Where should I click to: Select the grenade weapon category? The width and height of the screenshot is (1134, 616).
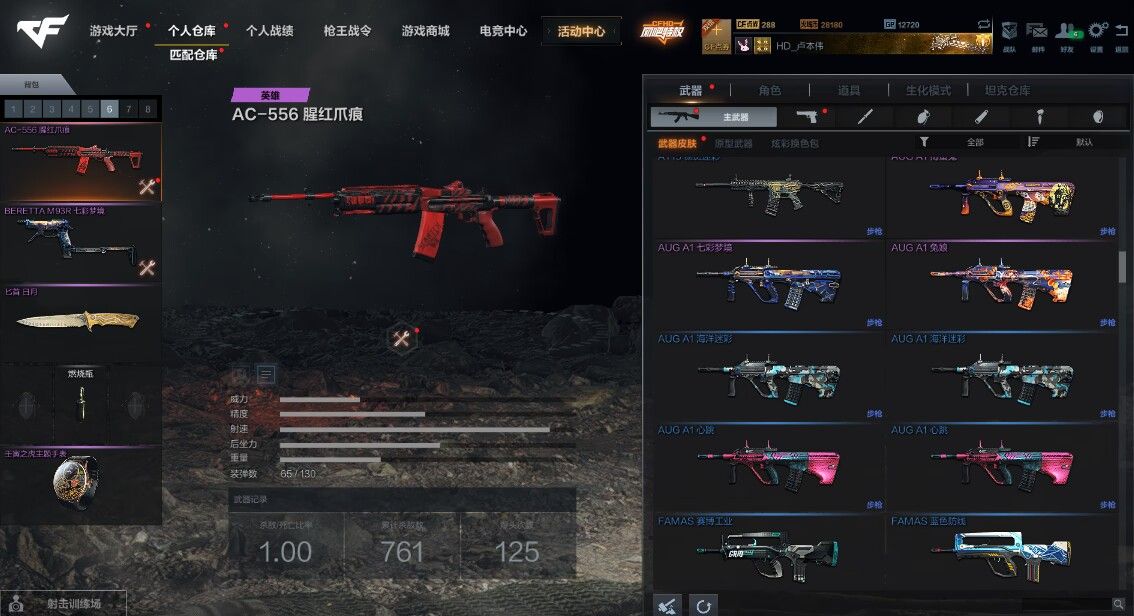coord(1098,117)
